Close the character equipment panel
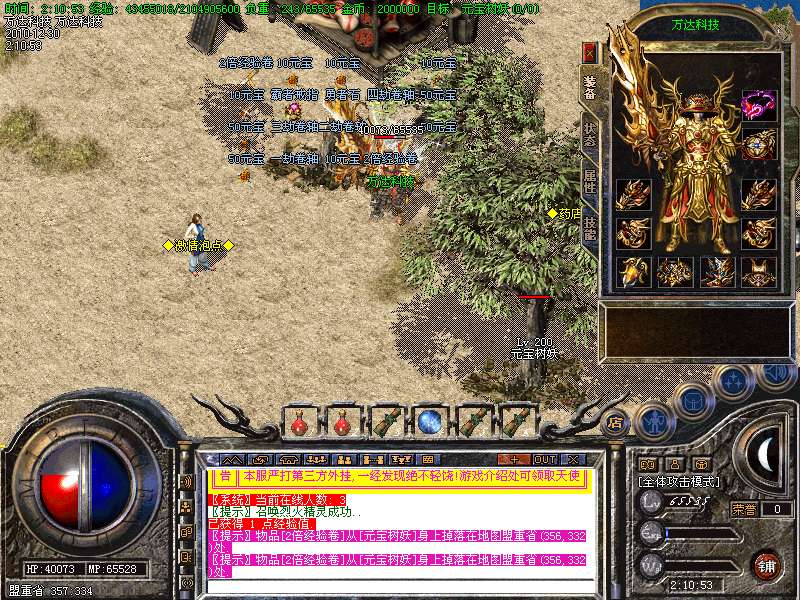800x600 pixels. [x=590, y=52]
